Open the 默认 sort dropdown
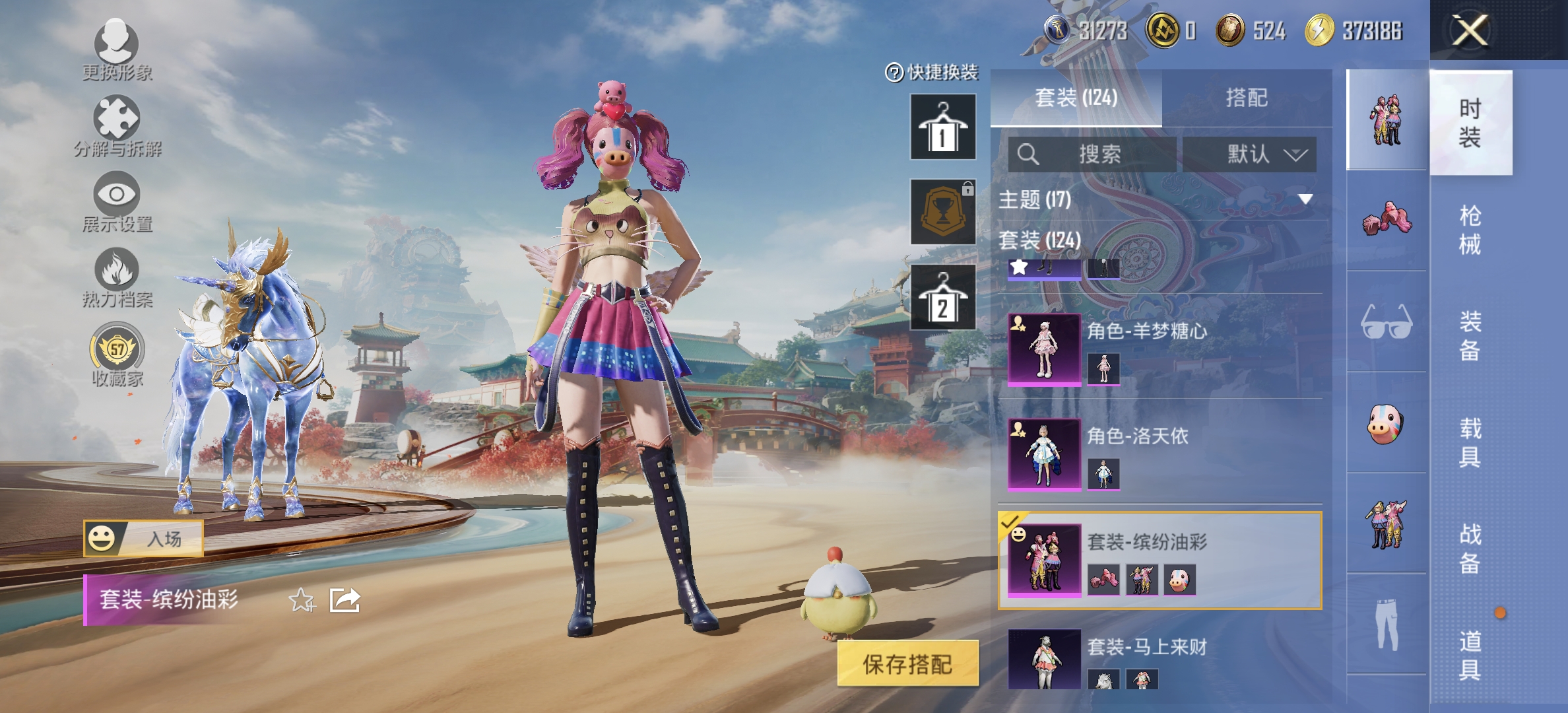This screenshot has width=1568, height=713. tap(1249, 154)
